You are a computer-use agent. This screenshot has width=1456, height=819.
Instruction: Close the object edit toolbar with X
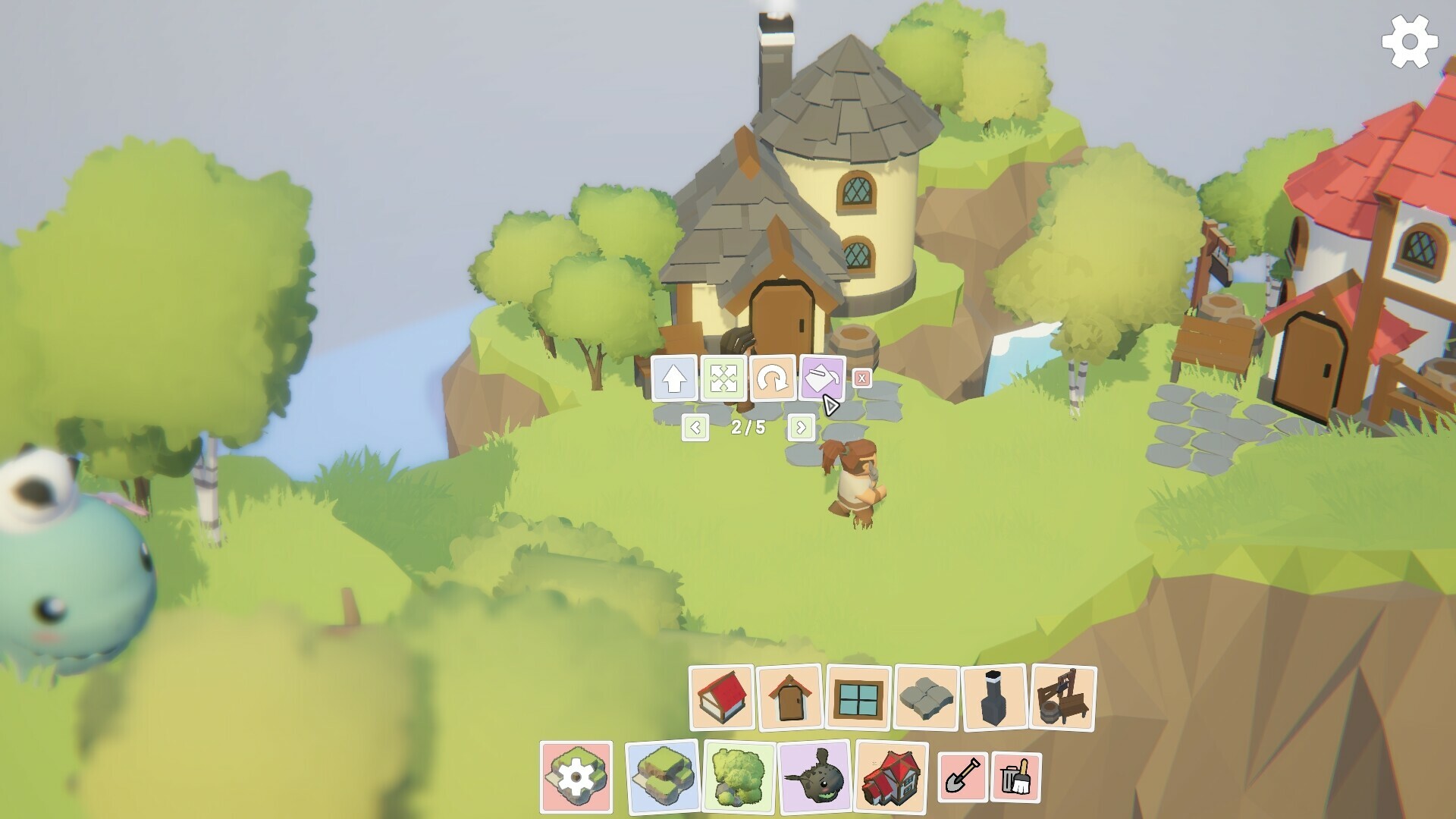tap(861, 378)
